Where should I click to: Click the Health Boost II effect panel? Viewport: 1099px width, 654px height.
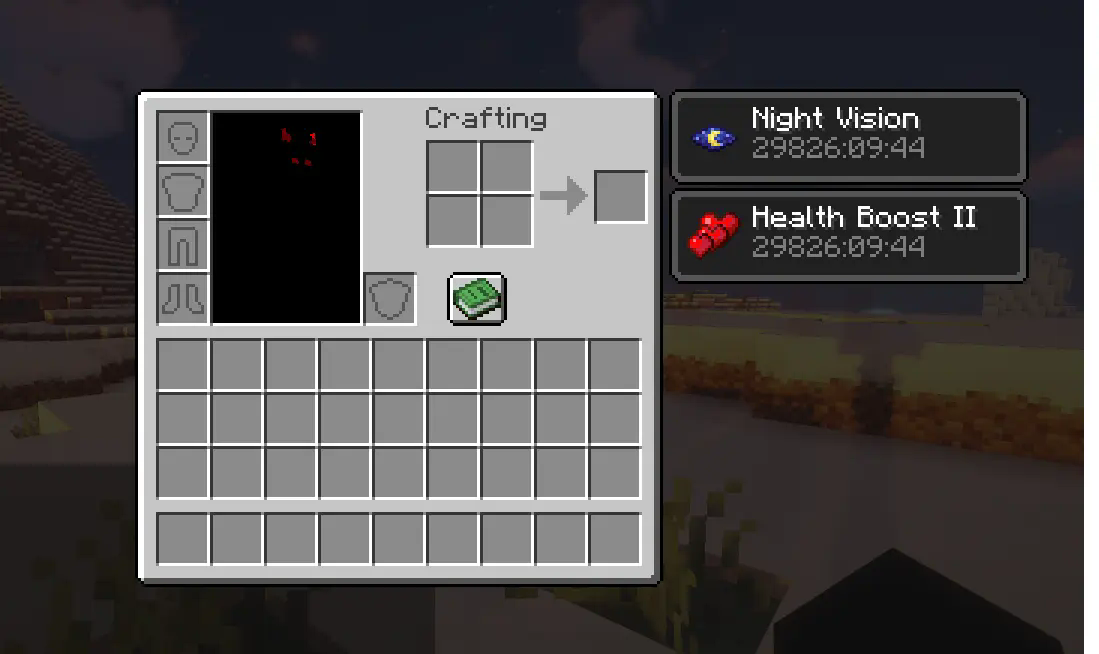tap(848, 236)
